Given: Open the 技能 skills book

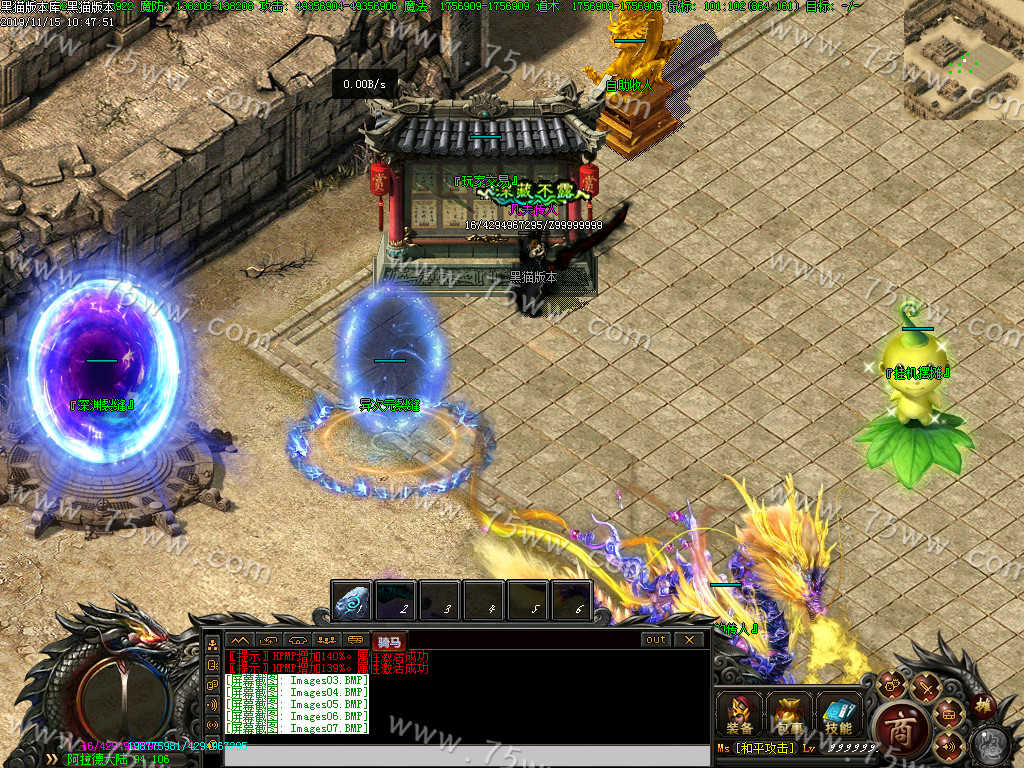Looking at the screenshot, I should [839, 714].
